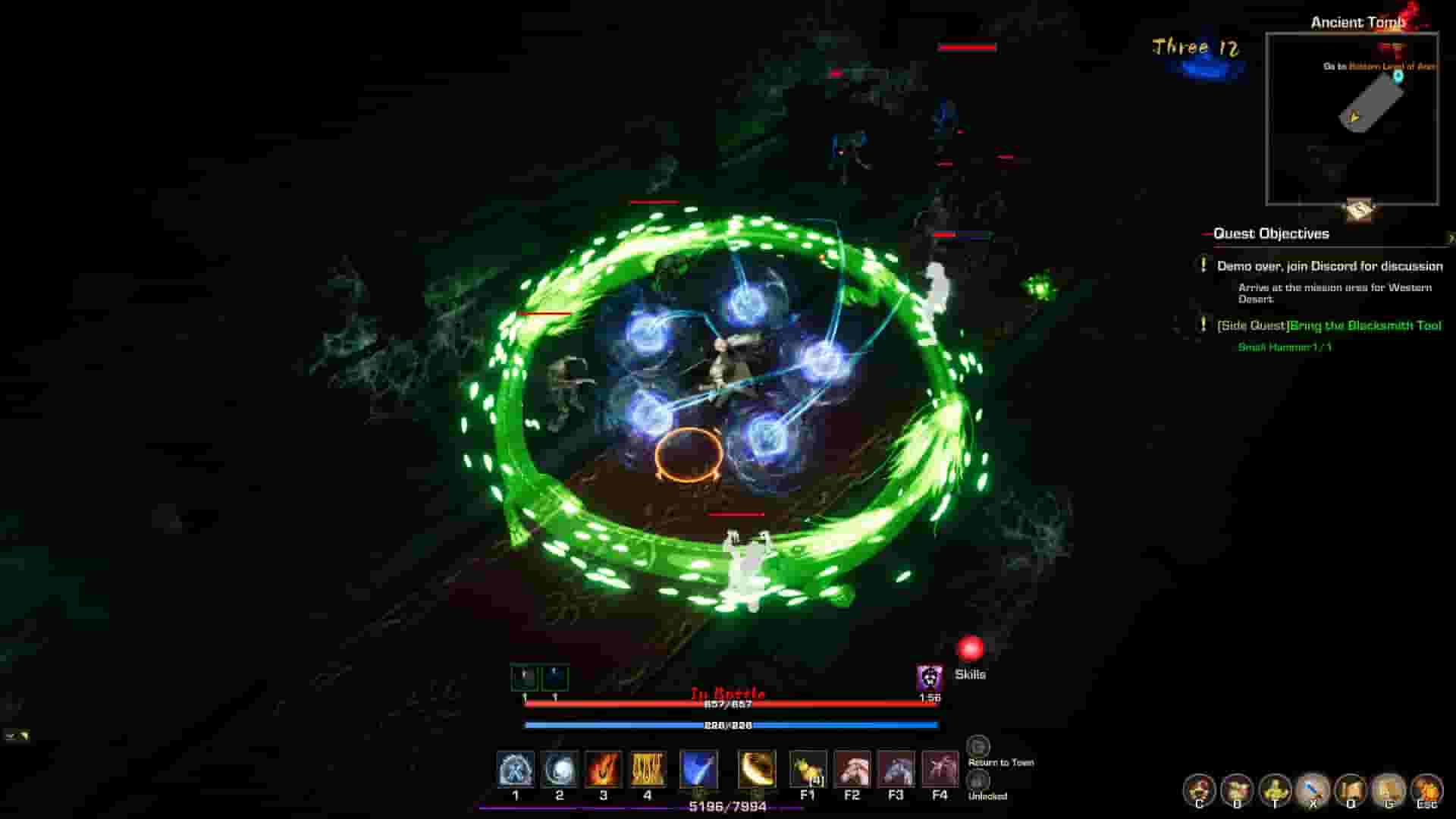
Task: Click the blue blade skill icon
Action: point(699,770)
